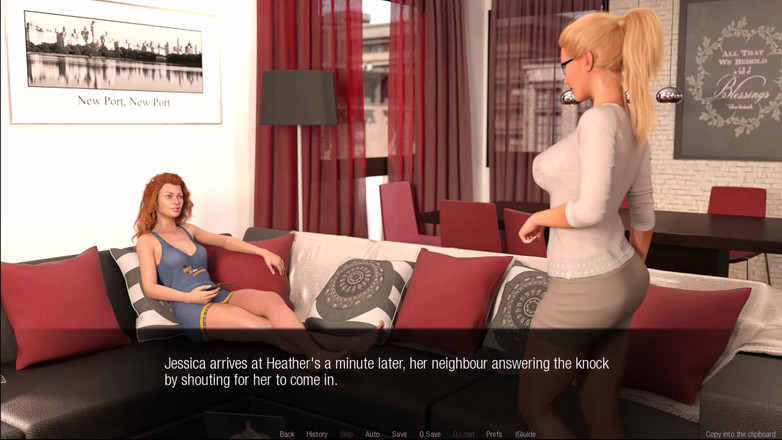The width and height of the screenshot is (782, 440).
Task: Enable Auto advance mode
Action: tap(372, 434)
